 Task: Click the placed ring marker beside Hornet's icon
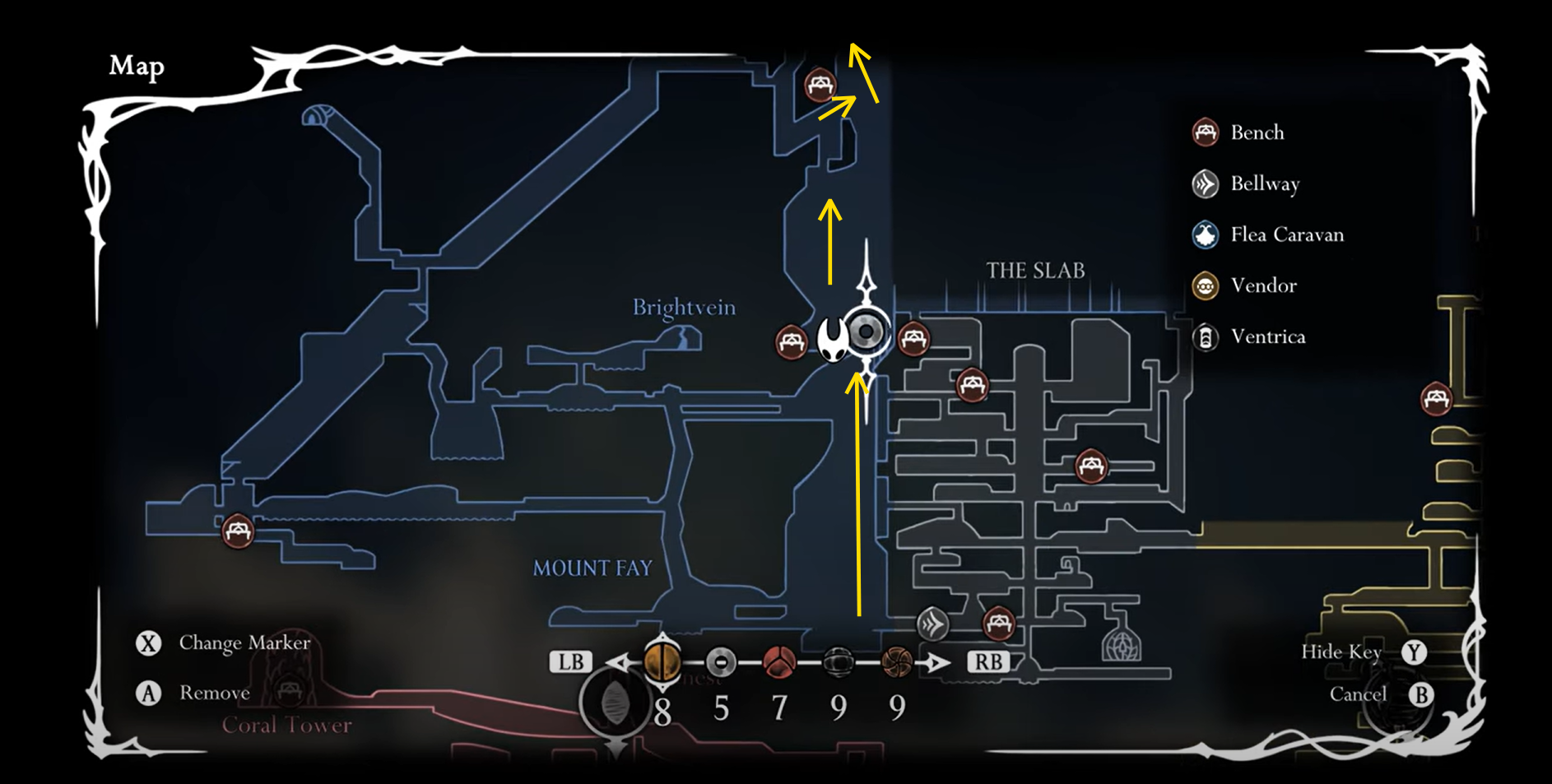click(x=866, y=332)
